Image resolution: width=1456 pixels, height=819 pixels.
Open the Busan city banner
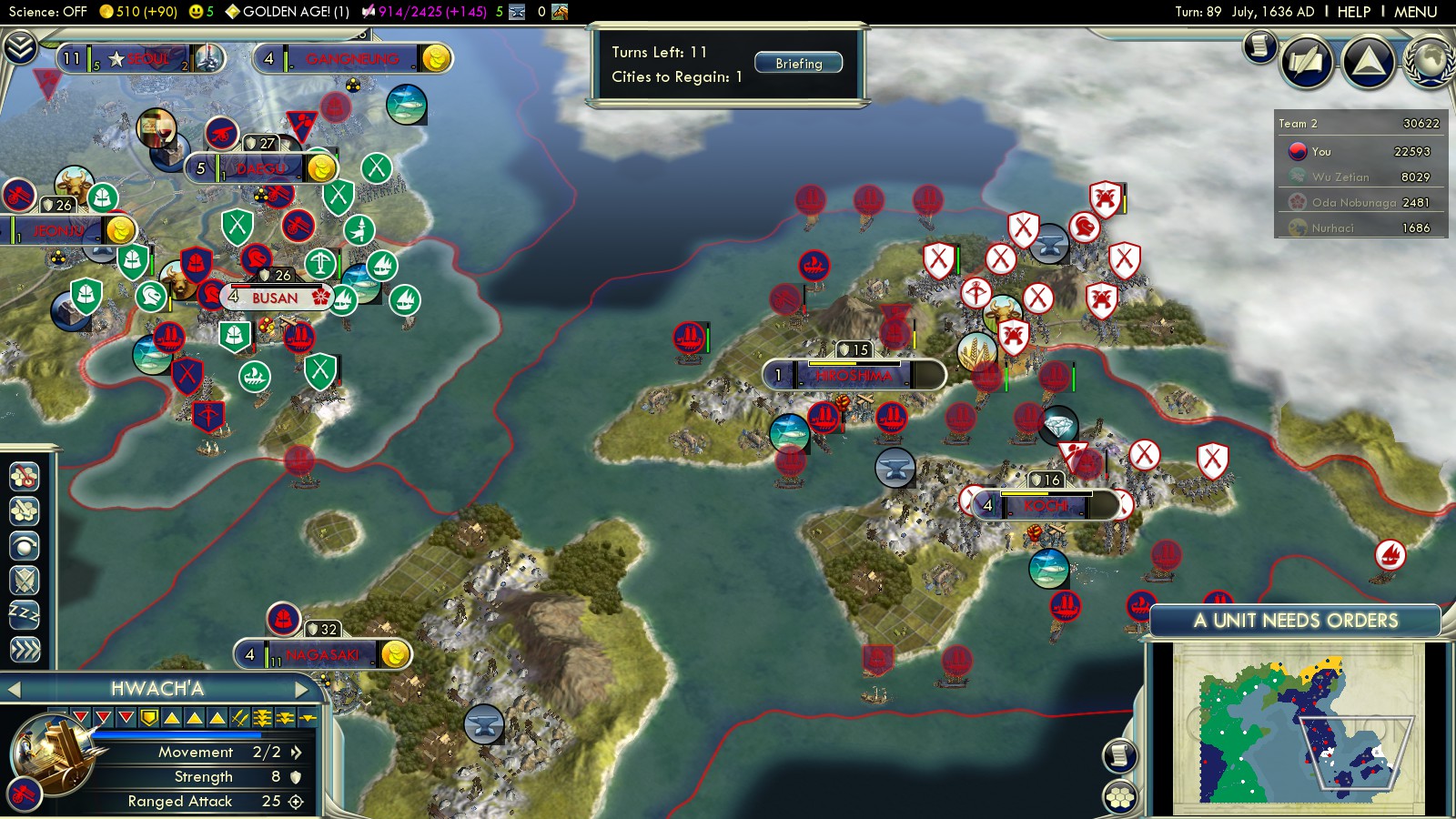275,298
